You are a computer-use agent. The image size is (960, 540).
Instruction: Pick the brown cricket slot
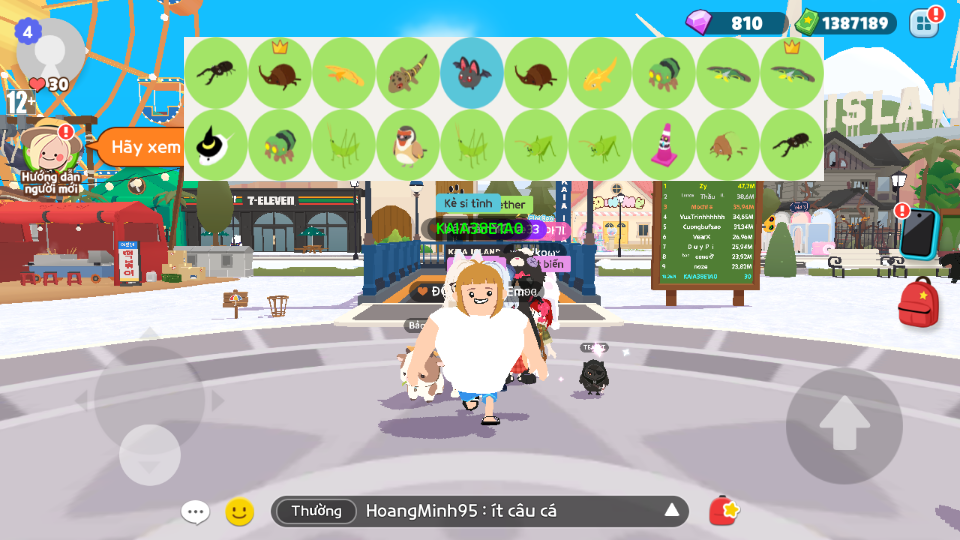(728, 145)
